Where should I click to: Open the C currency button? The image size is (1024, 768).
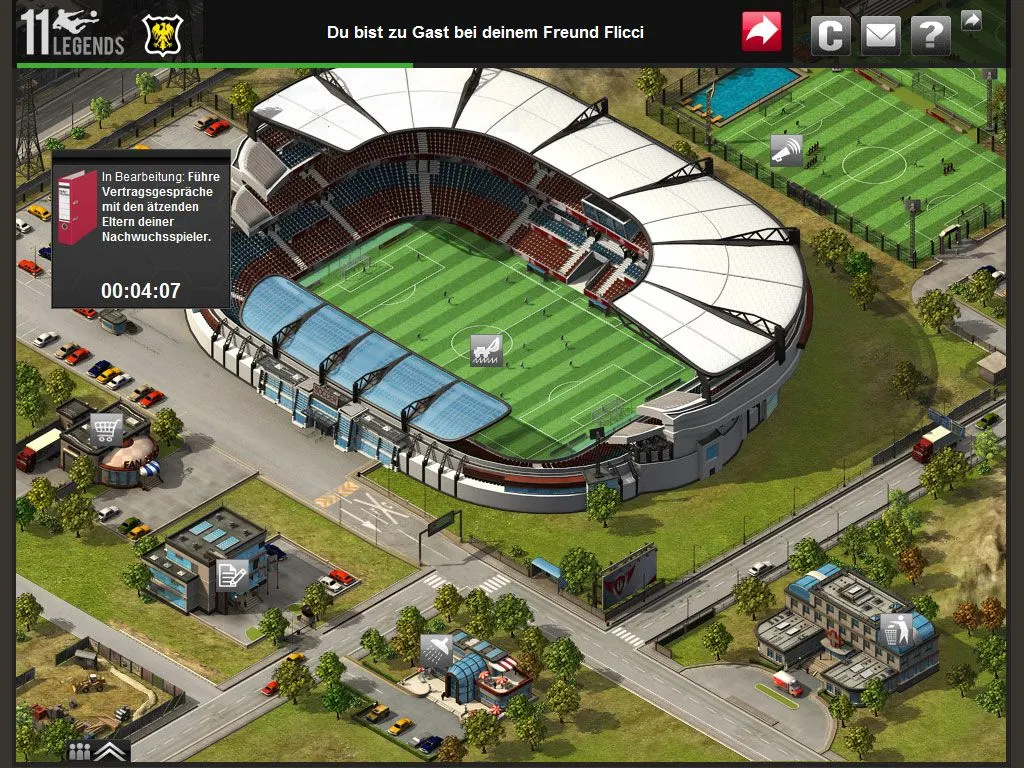point(830,35)
